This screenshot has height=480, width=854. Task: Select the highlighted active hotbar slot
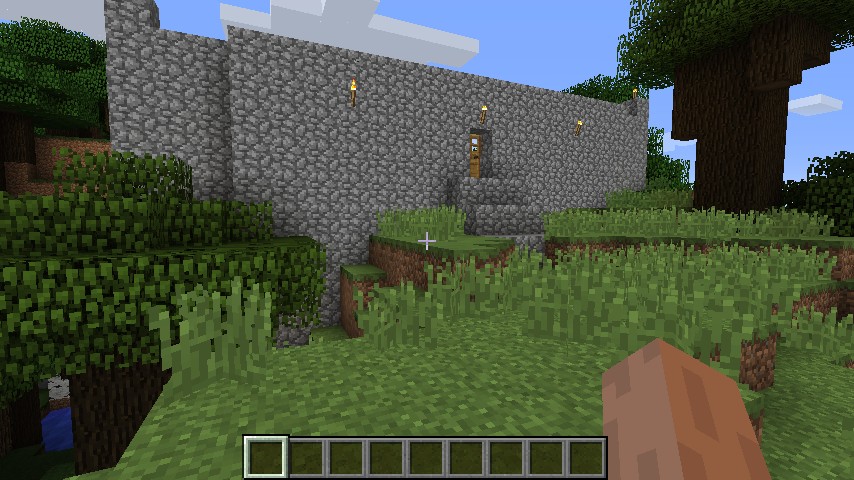(267, 458)
